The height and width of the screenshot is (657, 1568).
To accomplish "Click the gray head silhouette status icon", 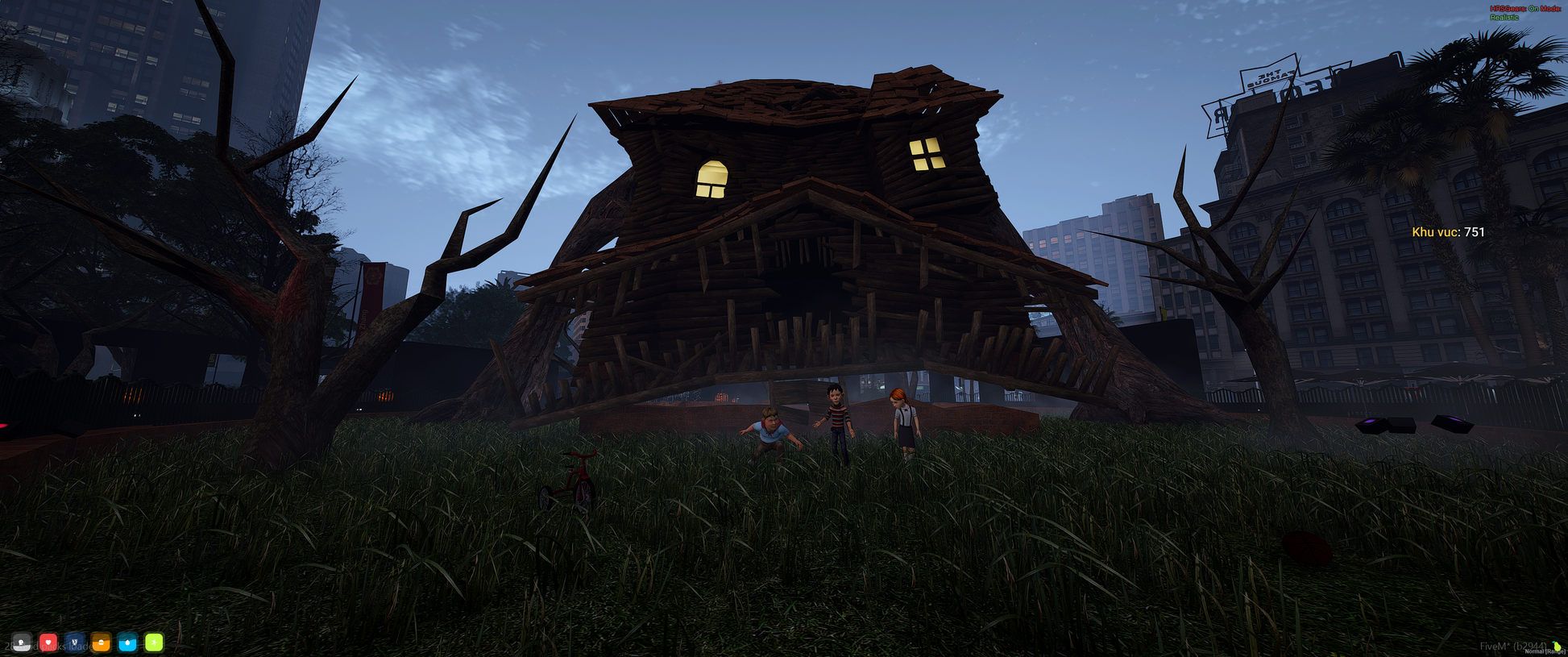I will (x=22, y=642).
